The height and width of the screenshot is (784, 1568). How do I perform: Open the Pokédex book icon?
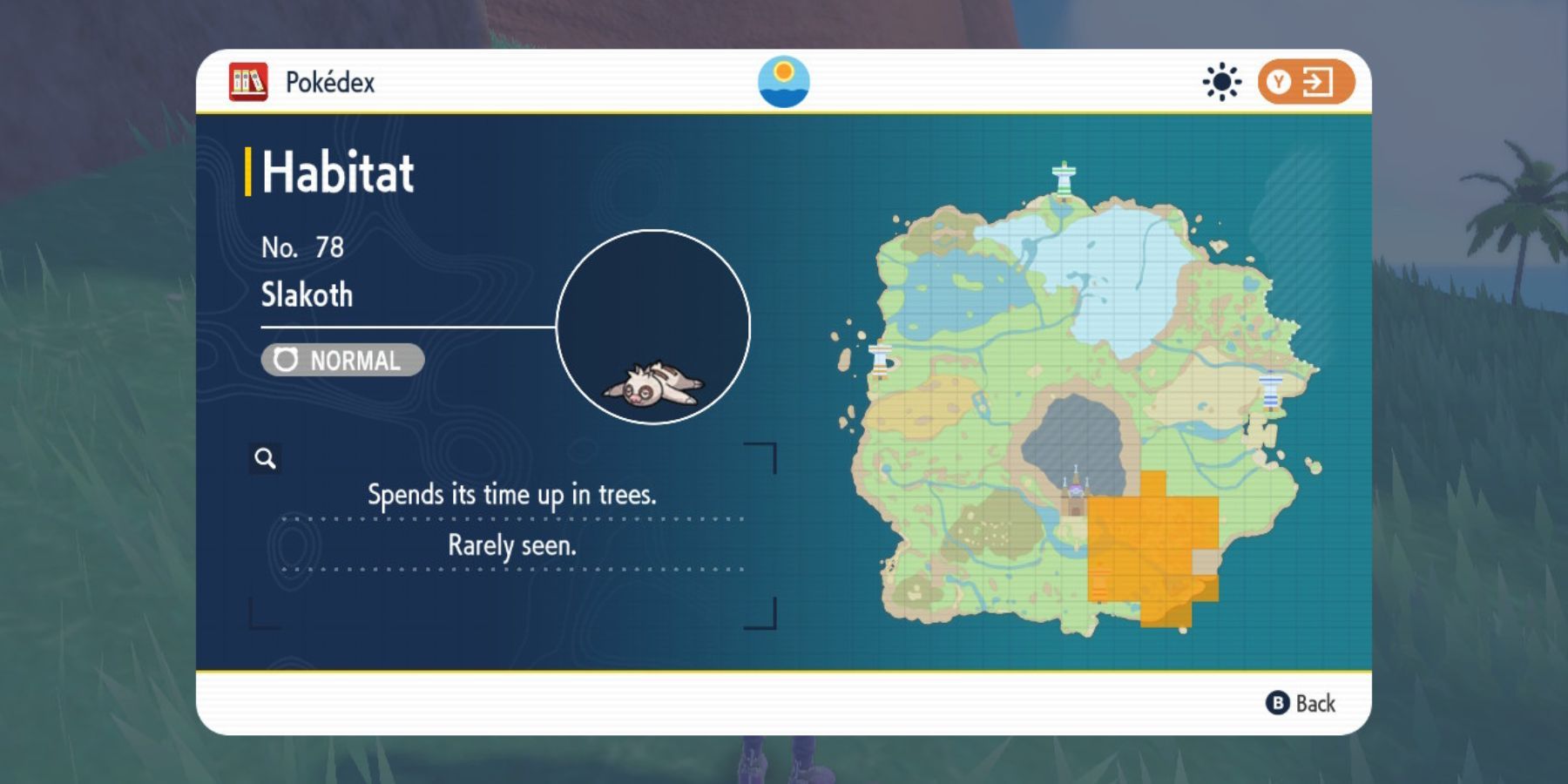click(248, 81)
